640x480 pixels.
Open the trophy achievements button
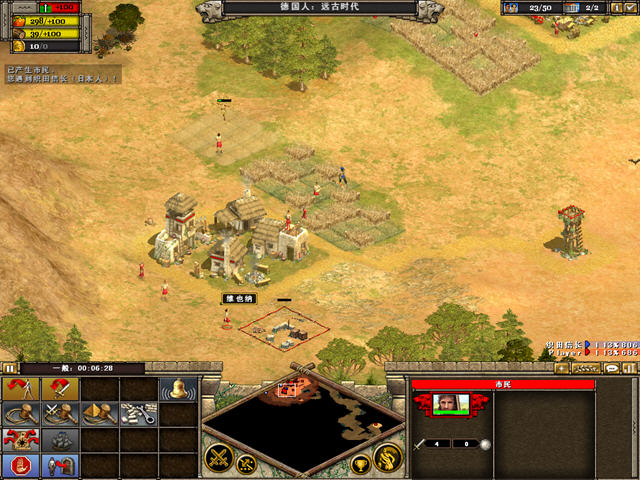pyautogui.click(x=361, y=464)
